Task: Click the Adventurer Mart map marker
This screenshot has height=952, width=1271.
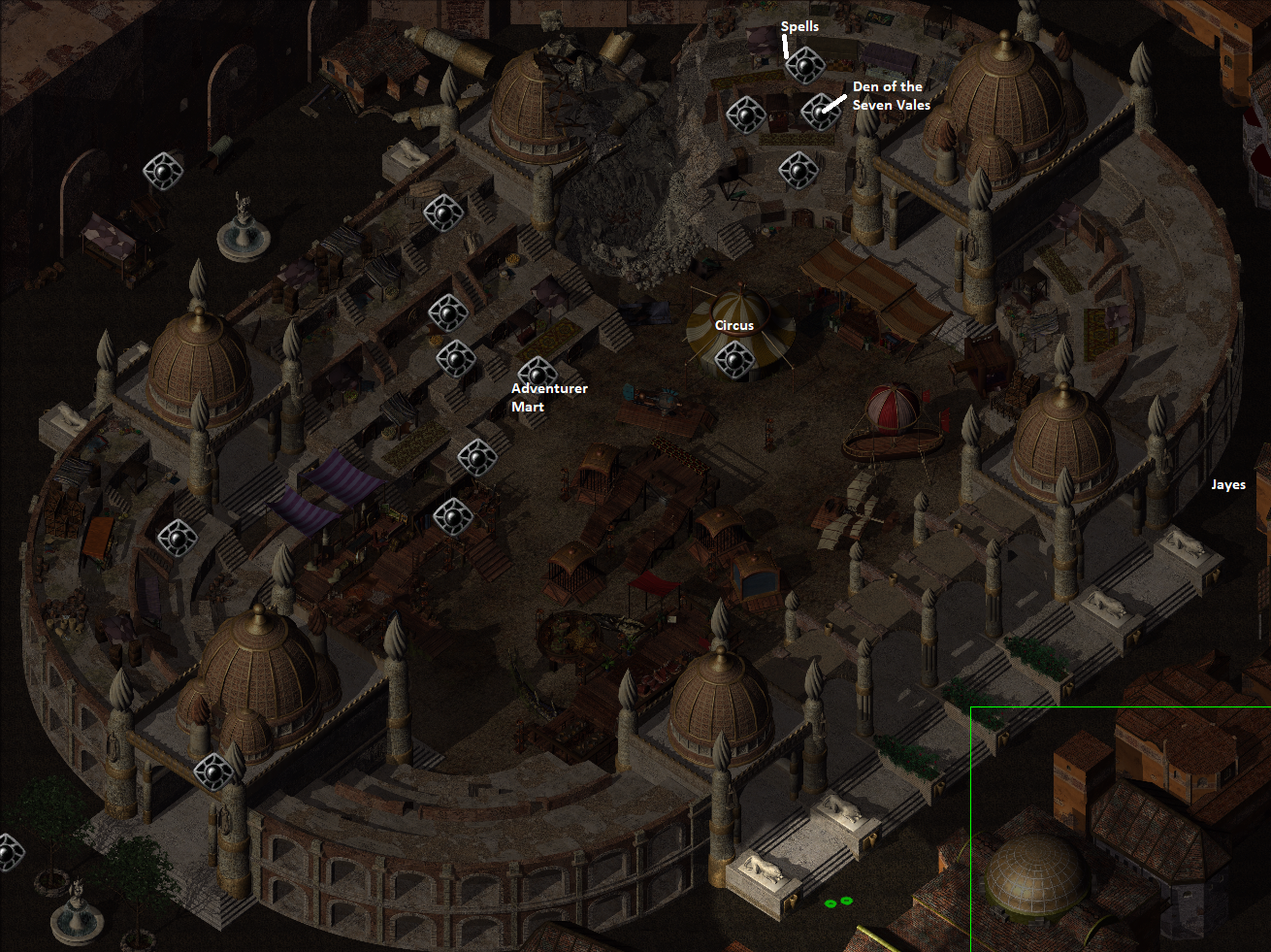Action: 537,374
